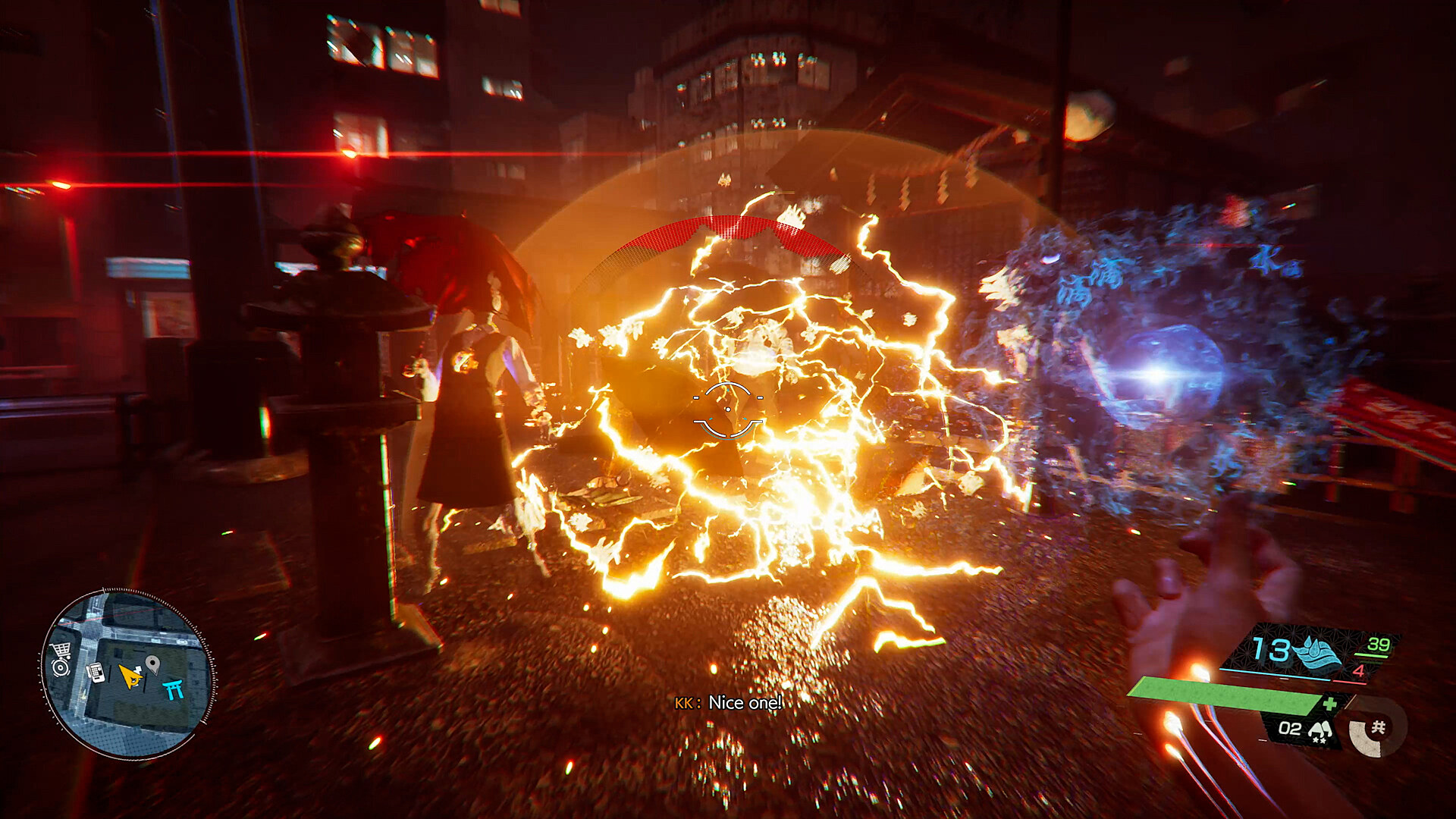This screenshot has width=1456, height=819.
Task: Select the blue torii gate map marker
Action: [x=174, y=689]
